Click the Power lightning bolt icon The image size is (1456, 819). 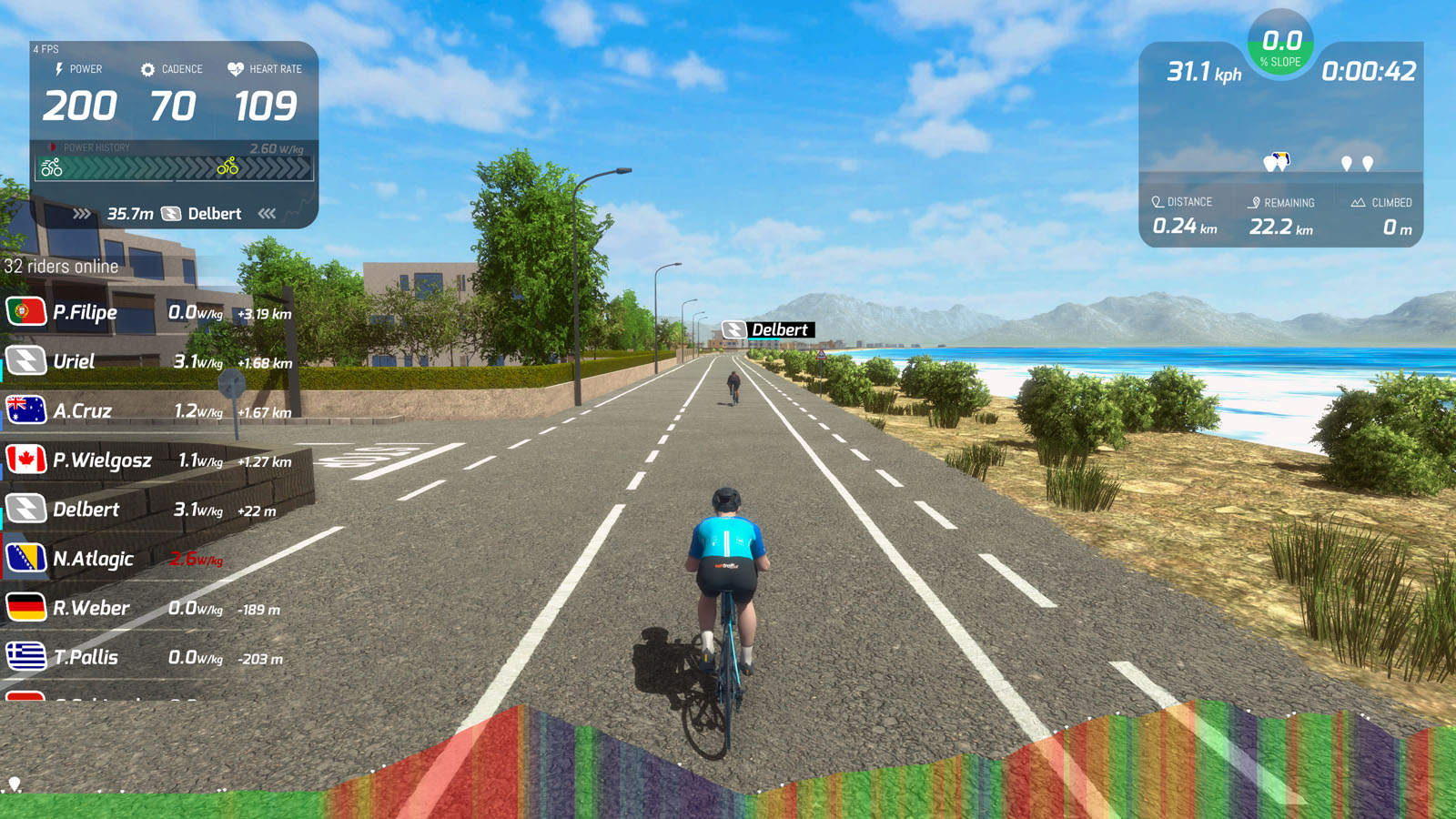click(58, 69)
